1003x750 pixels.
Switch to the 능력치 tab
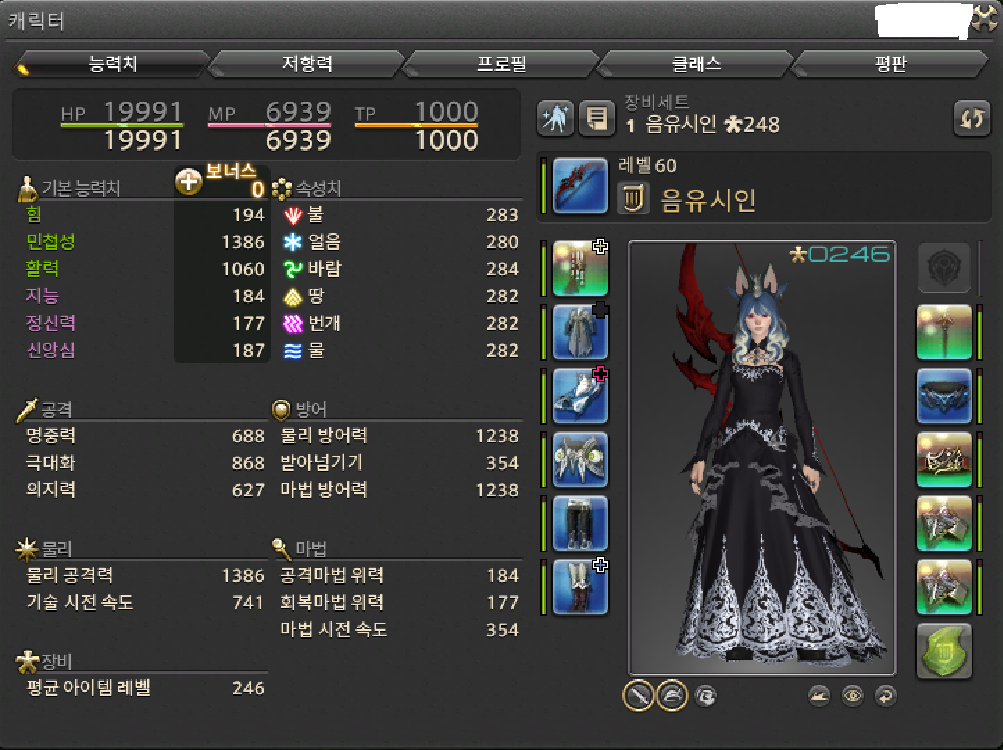112,64
